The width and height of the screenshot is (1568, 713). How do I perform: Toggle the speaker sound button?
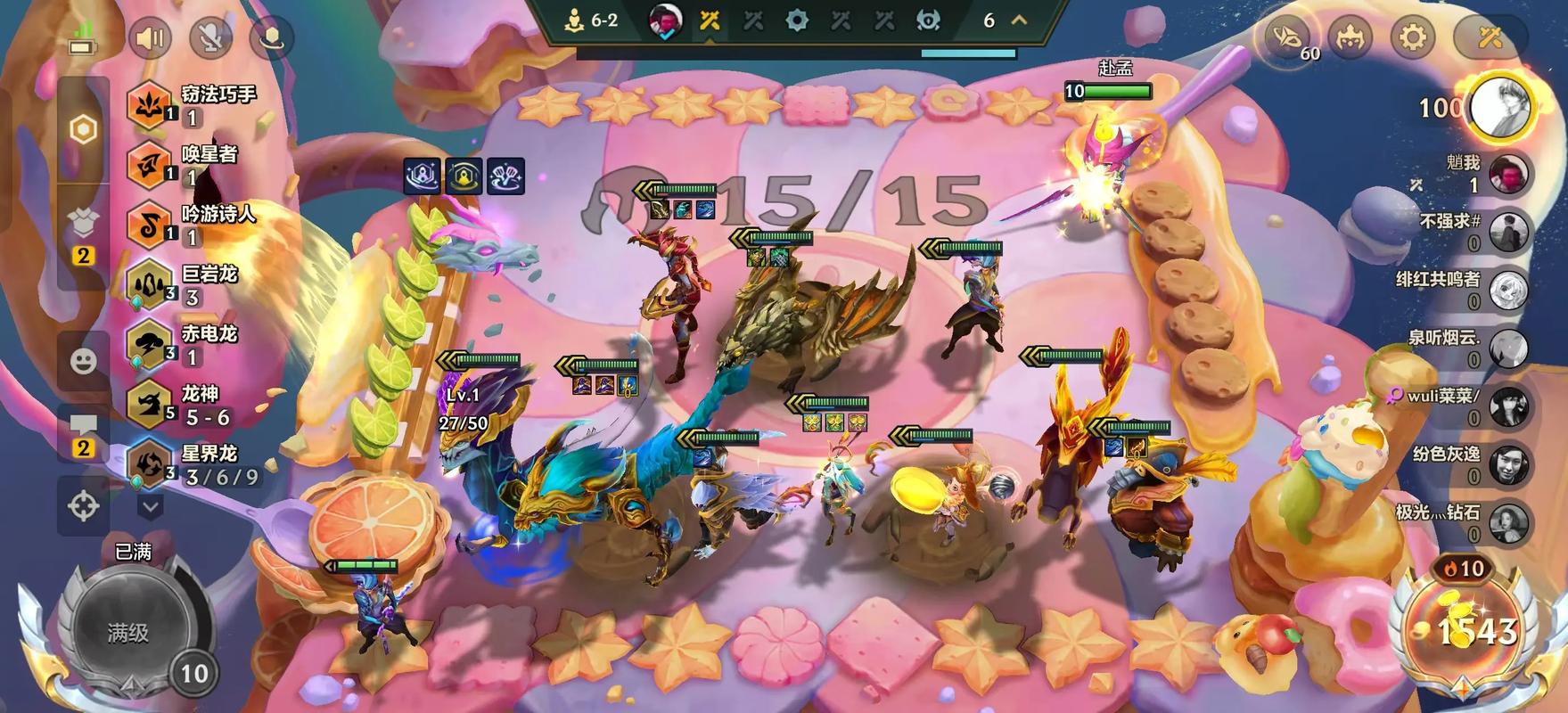click(151, 38)
